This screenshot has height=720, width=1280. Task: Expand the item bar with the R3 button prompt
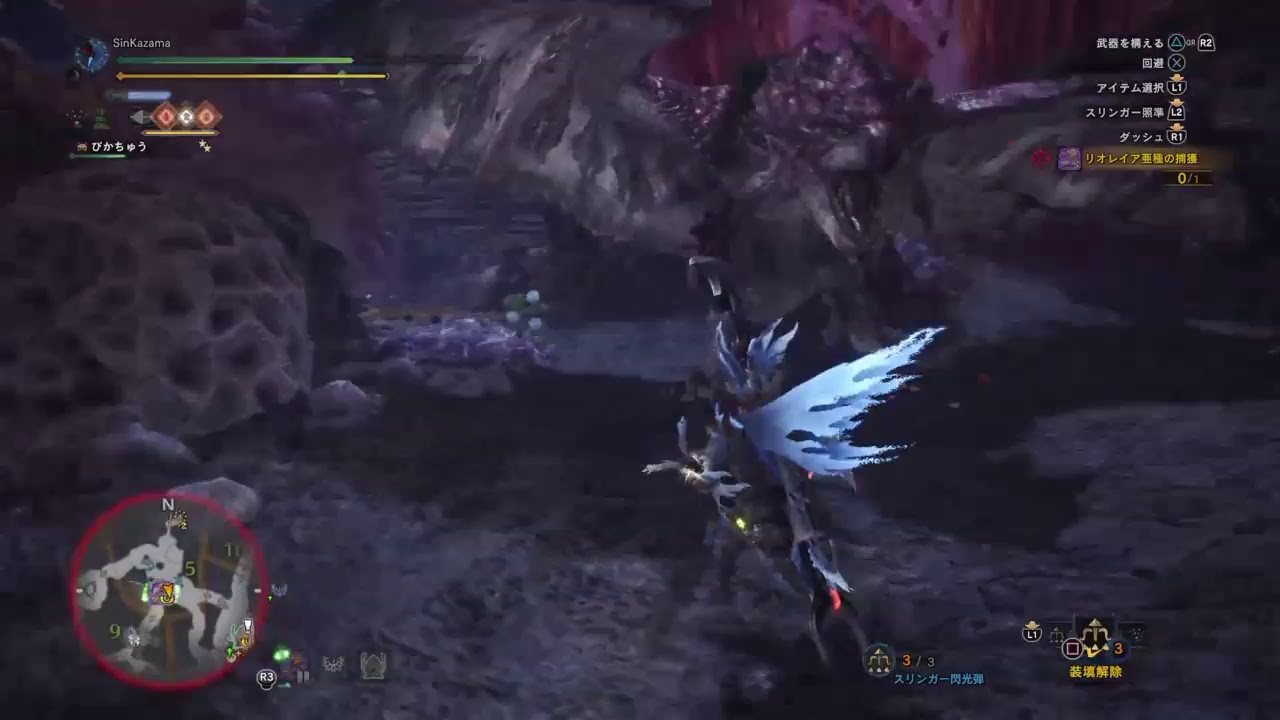click(x=266, y=676)
